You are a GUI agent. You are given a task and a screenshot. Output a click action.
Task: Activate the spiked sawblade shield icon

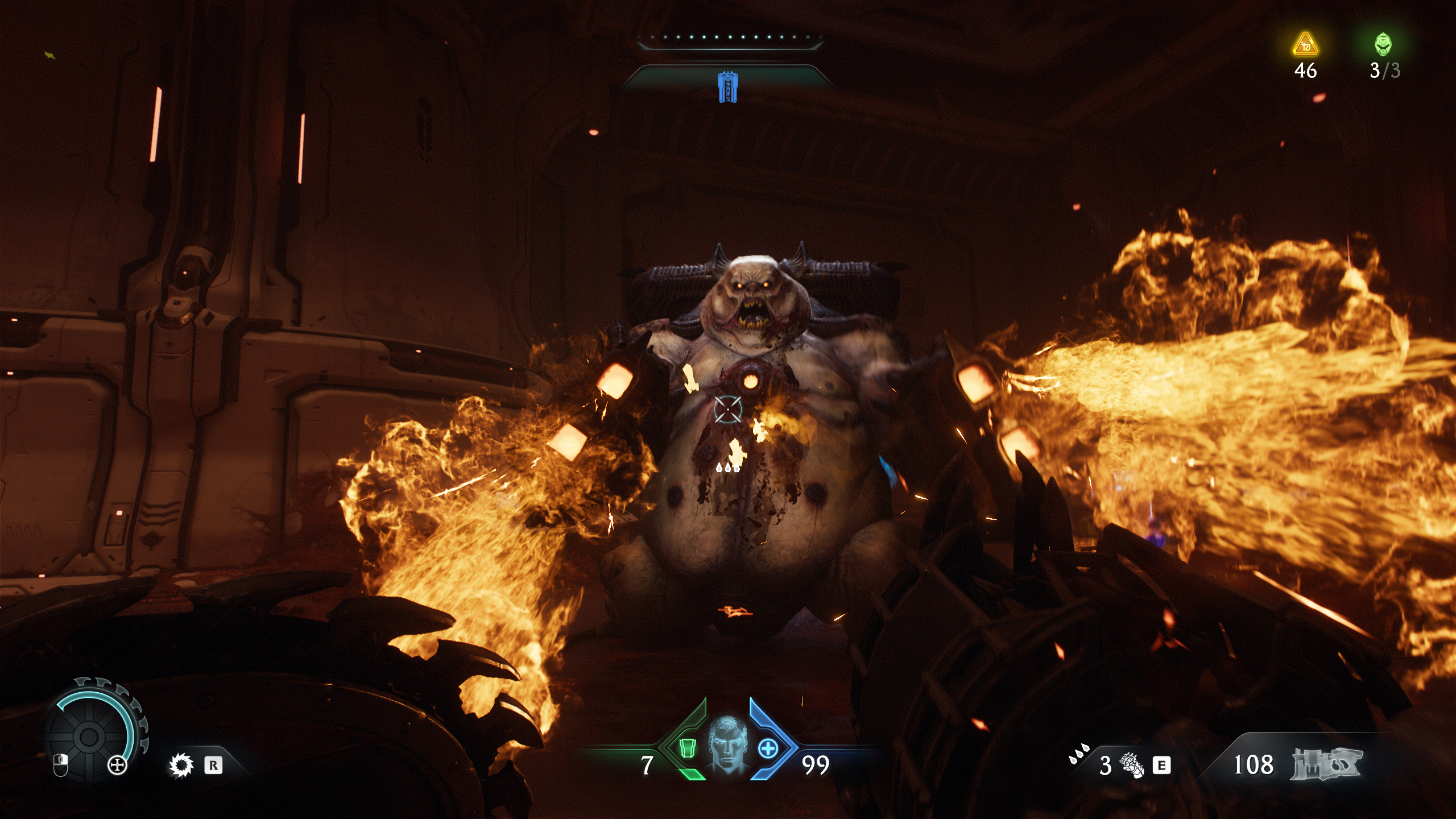[x=181, y=765]
